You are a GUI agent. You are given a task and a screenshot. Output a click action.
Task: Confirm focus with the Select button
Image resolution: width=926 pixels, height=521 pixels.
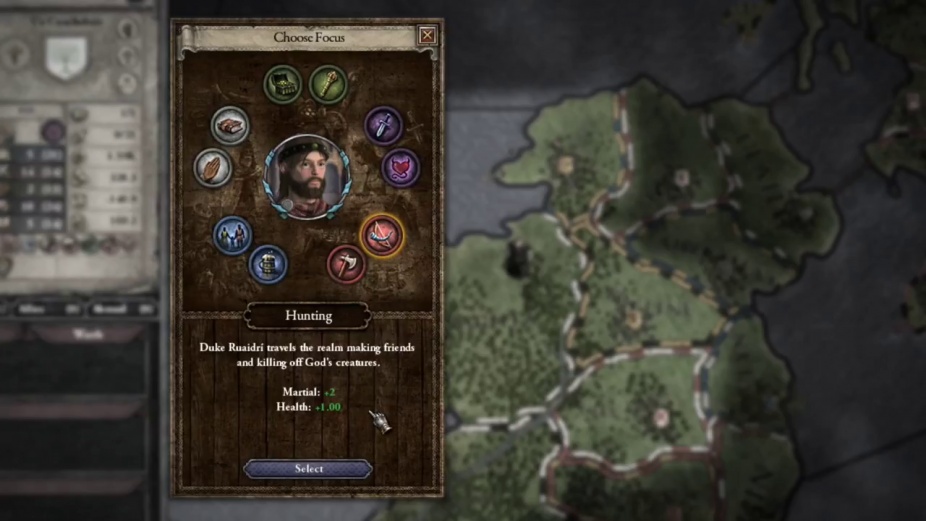(308, 468)
